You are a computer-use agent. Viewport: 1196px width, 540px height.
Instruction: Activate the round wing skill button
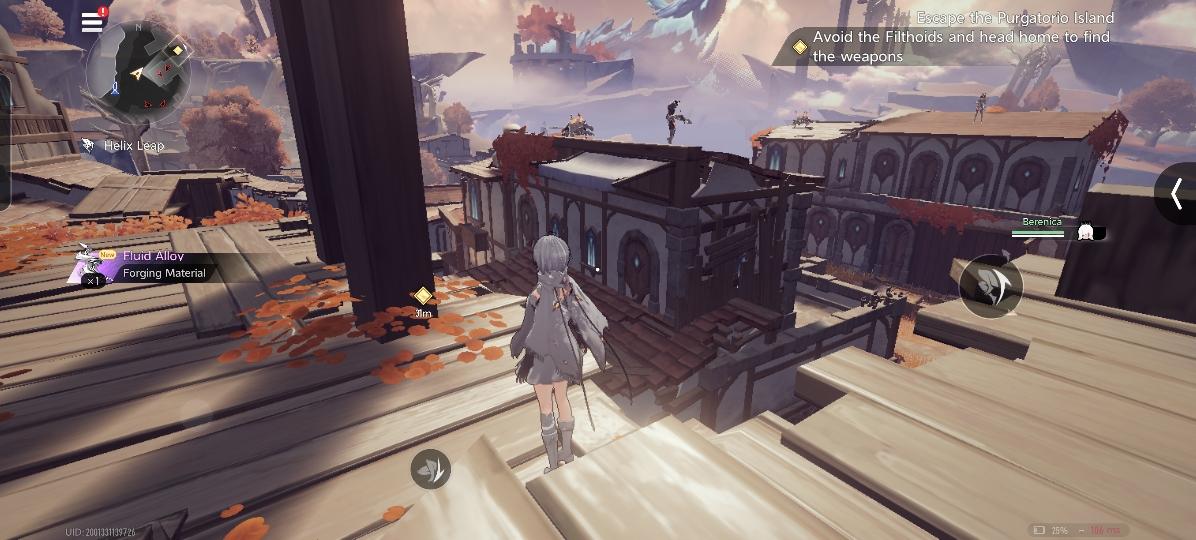click(x=990, y=286)
